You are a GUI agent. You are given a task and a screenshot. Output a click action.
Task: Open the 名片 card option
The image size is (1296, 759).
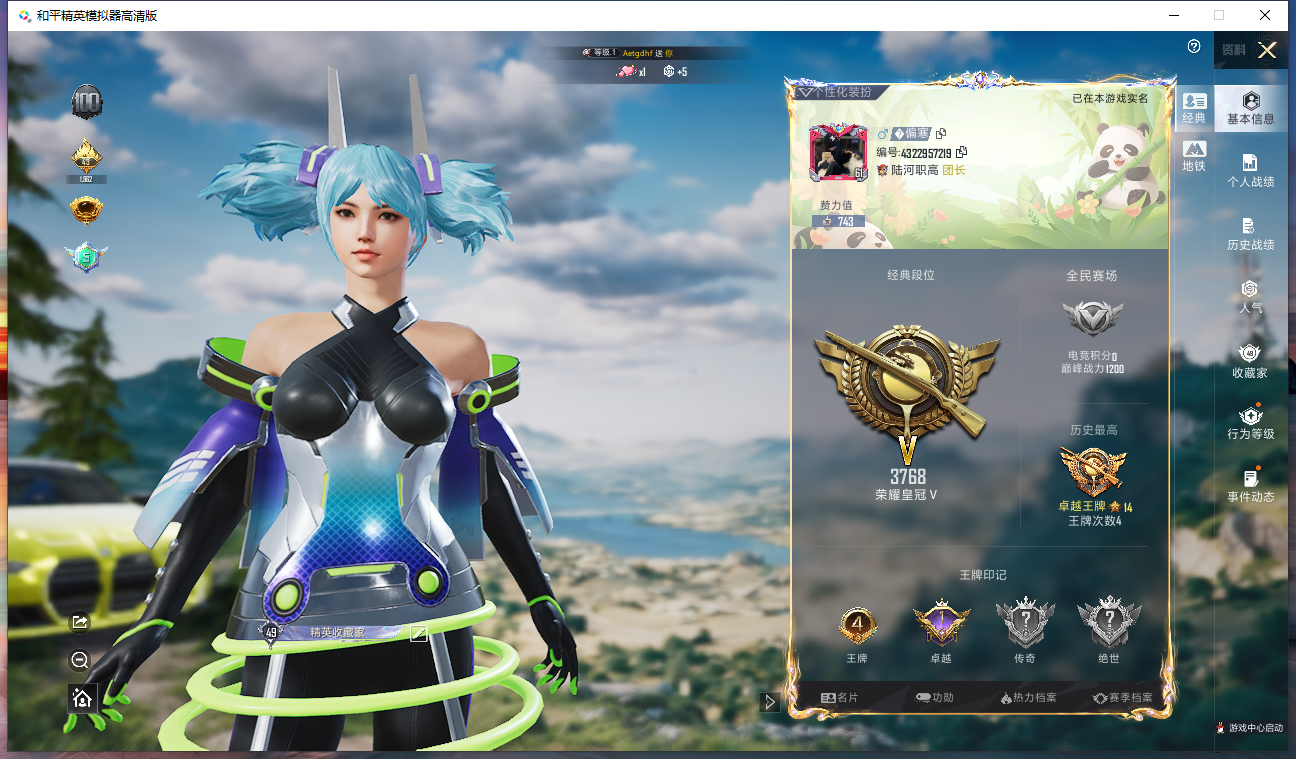(x=839, y=698)
